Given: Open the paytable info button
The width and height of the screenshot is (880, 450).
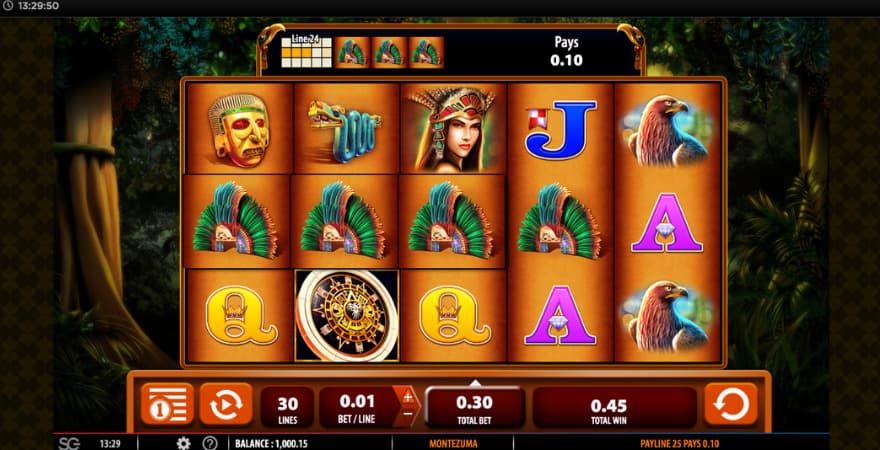Looking at the screenshot, I should [166, 404].
